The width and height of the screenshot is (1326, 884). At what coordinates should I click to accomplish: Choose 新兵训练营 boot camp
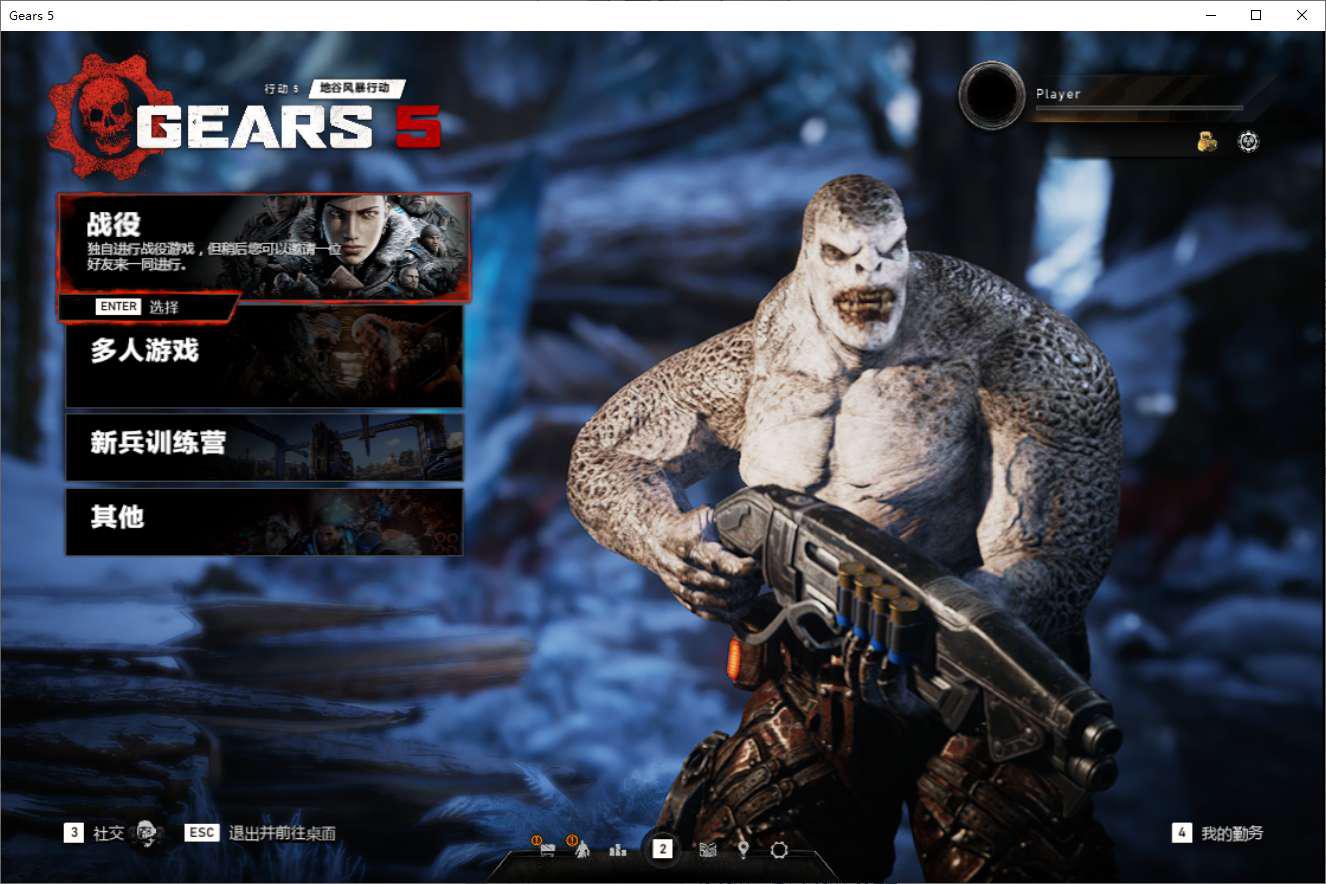[x=264, y=447]
